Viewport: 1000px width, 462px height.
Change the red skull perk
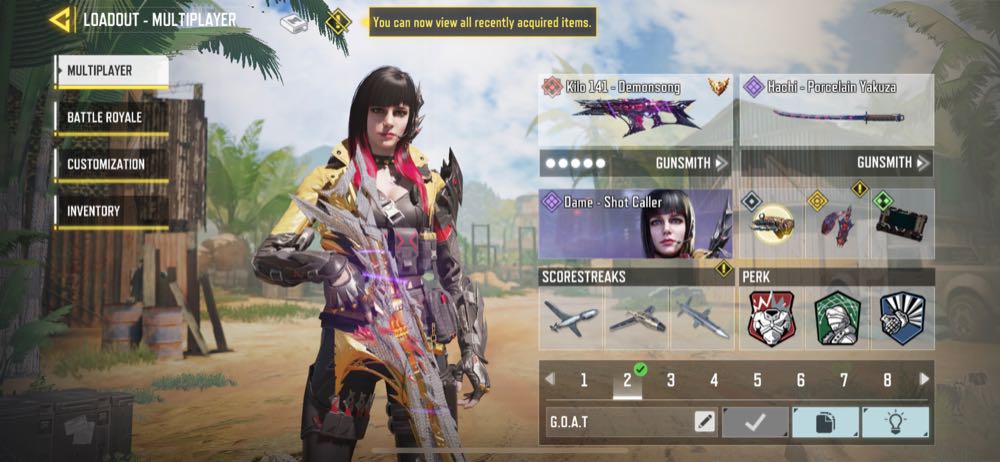coord(771,318)
